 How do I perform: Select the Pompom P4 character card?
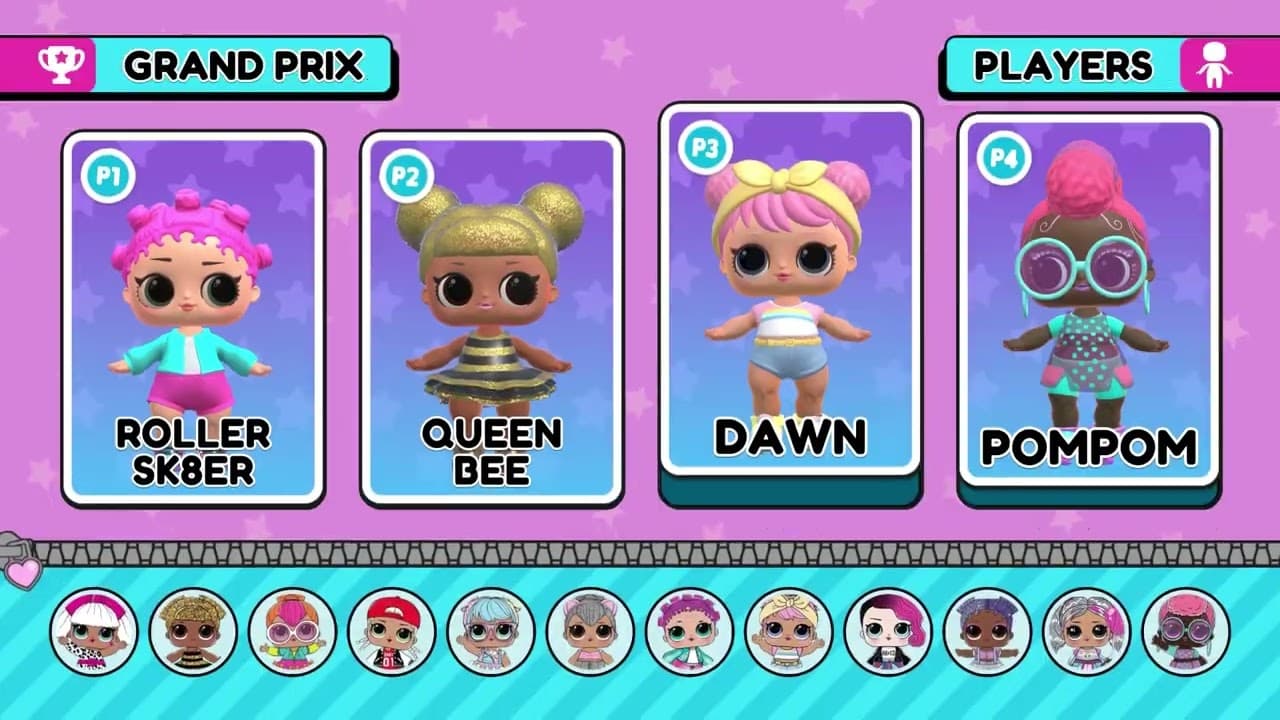point(1089,298)
